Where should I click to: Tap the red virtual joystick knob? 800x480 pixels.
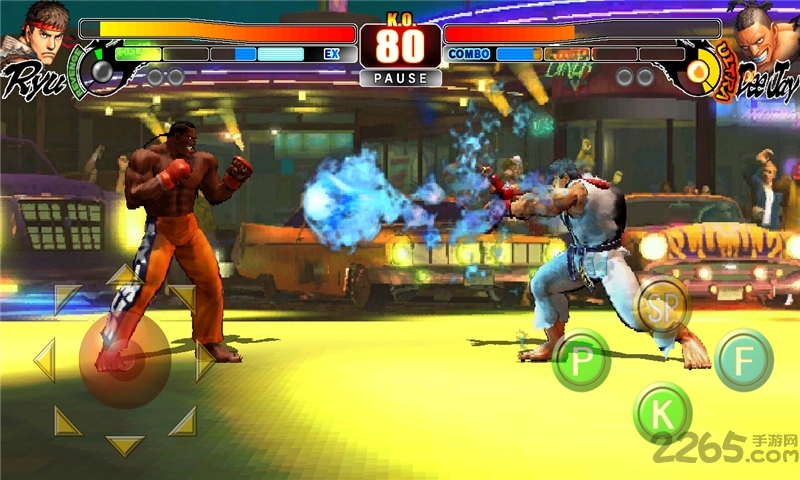124,358
